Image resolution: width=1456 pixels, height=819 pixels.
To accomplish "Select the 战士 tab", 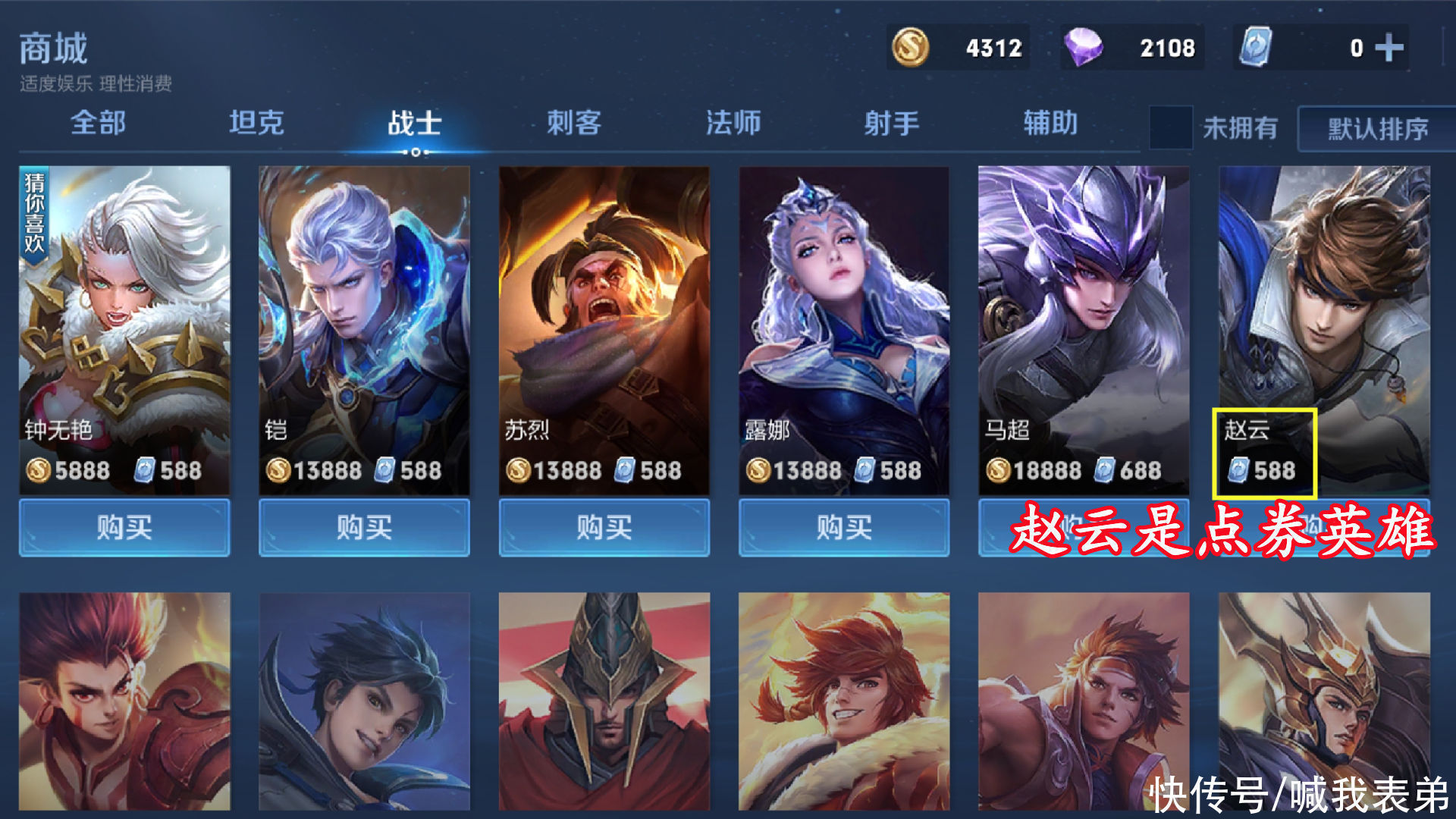I will (415, 123).
